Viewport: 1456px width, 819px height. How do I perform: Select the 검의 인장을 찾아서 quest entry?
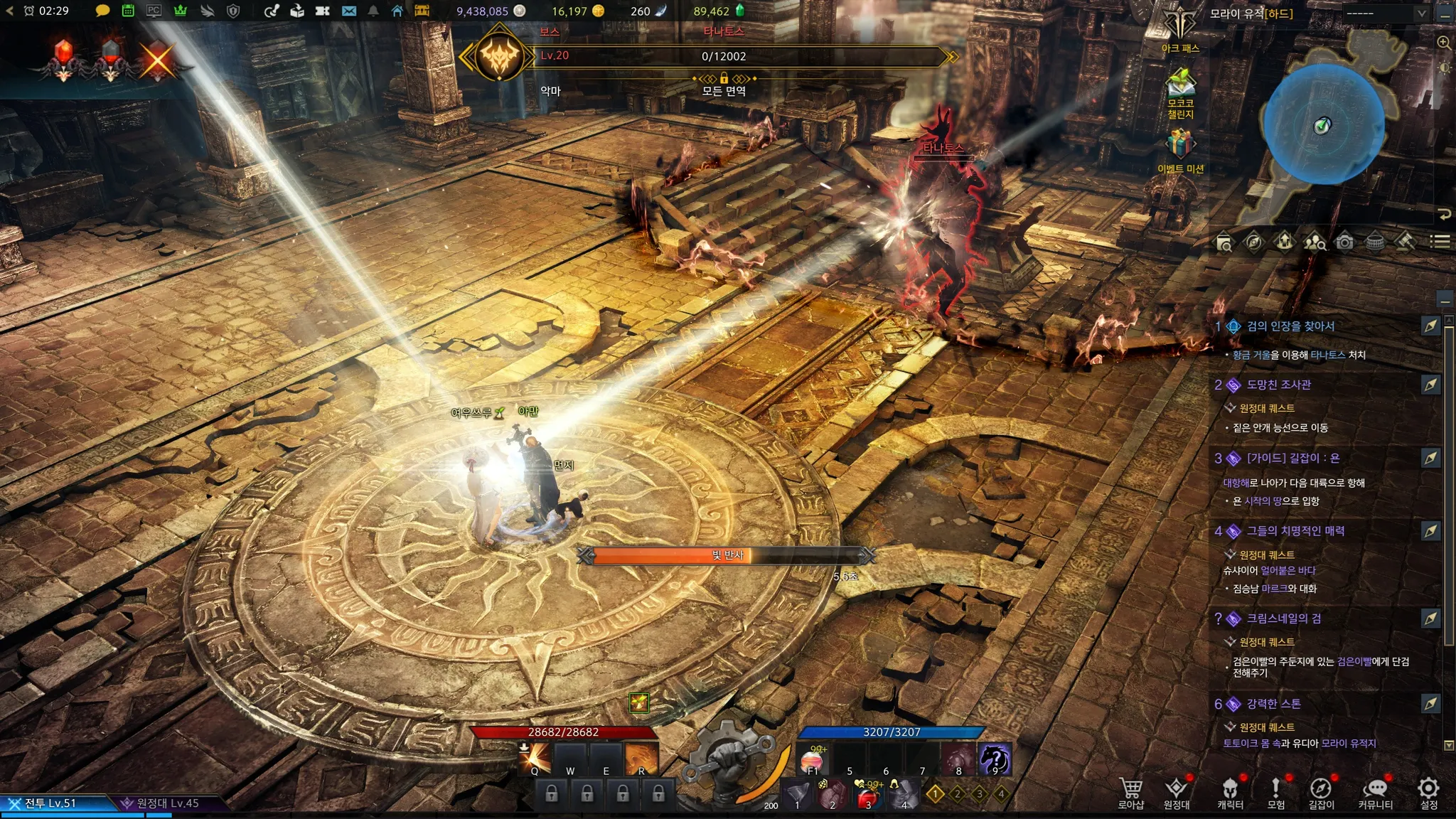tap(1290, 326)
